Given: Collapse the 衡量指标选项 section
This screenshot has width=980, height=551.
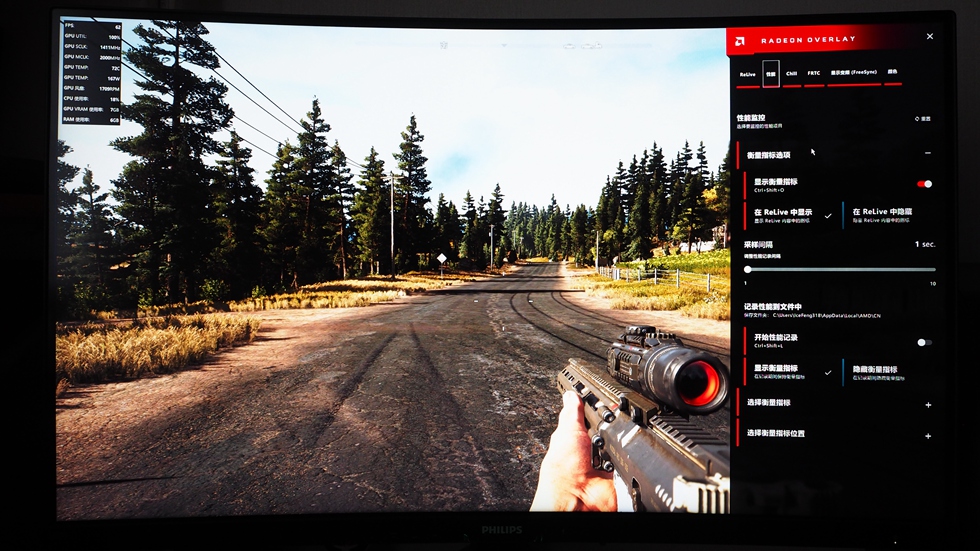Looking at the screenshot, I should pos(928,153).
